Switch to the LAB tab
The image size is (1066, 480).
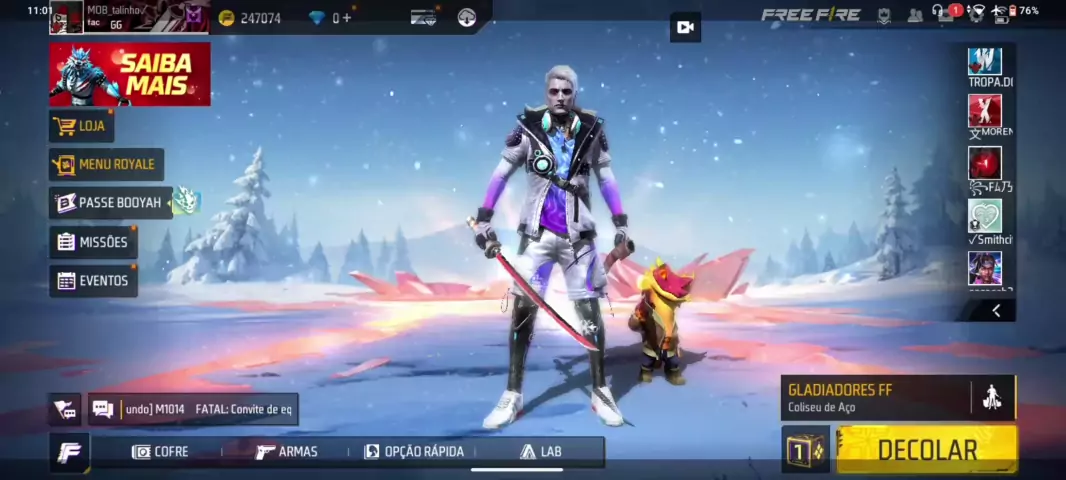pos(541,452)
